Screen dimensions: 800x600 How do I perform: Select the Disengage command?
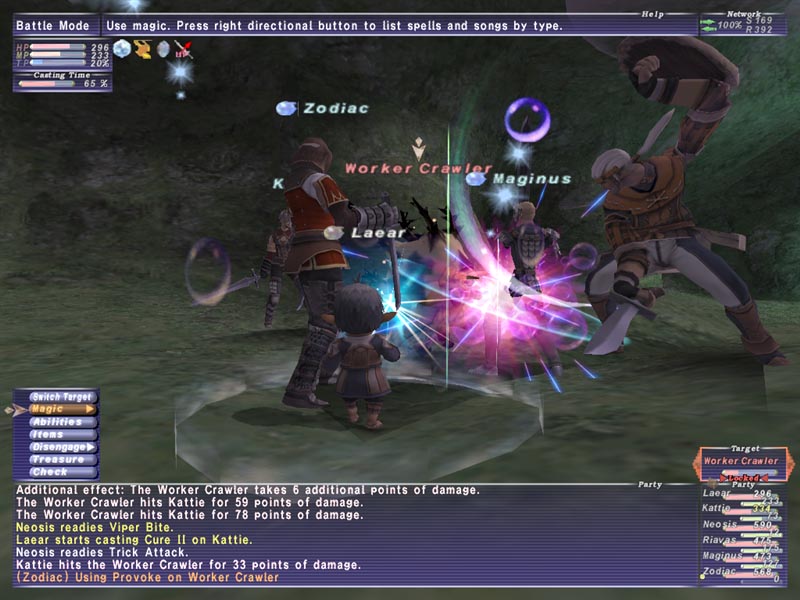[x=62, y=447]
